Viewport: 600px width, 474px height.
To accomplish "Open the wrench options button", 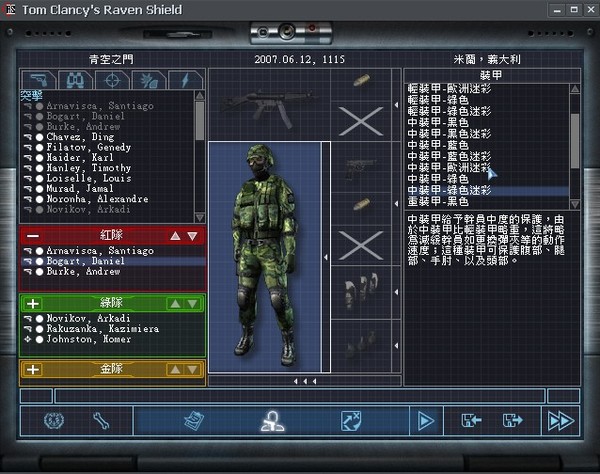I will pos(100,421).
